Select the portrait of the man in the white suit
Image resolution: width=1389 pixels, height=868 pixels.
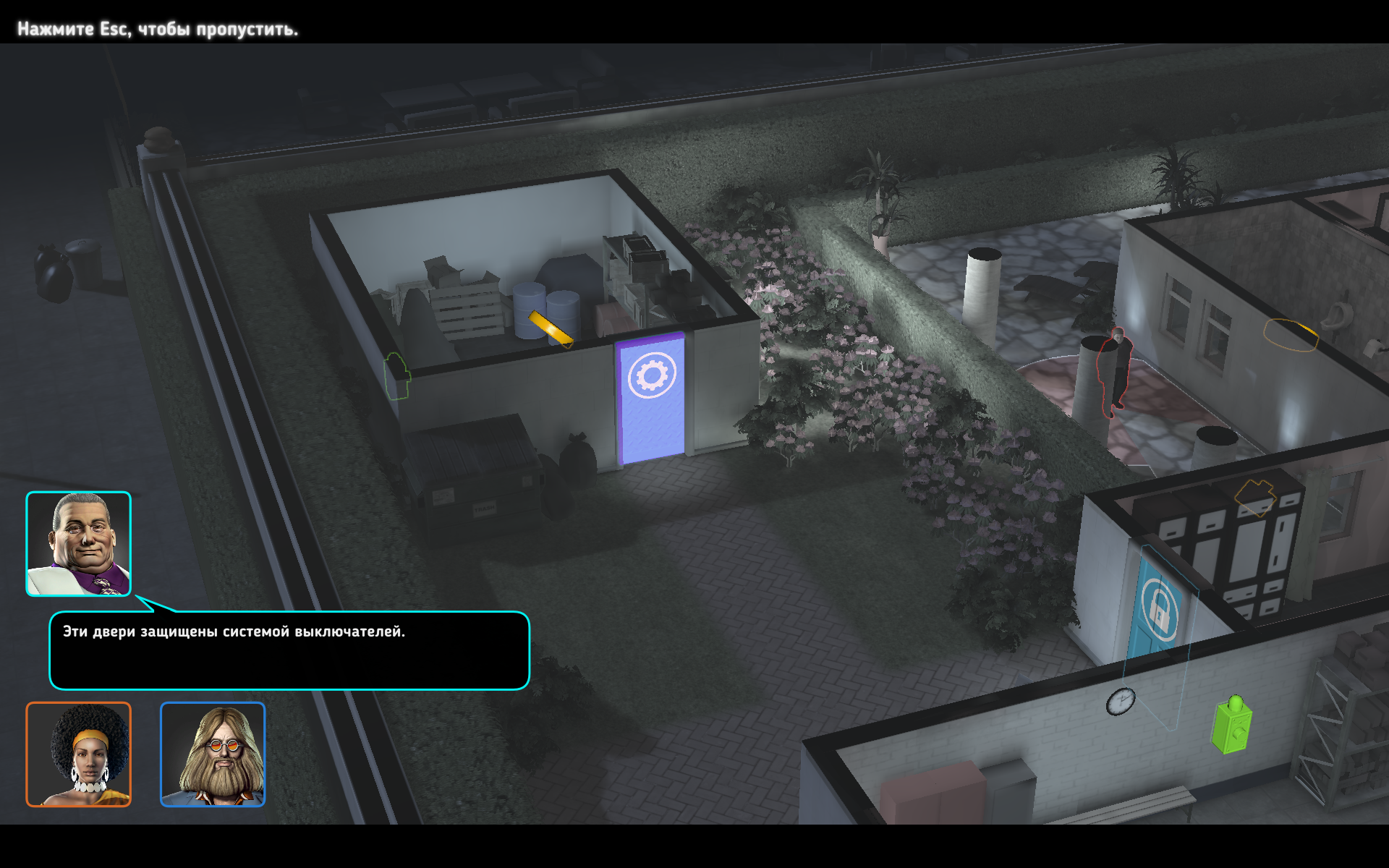click(x=78, y=544)
